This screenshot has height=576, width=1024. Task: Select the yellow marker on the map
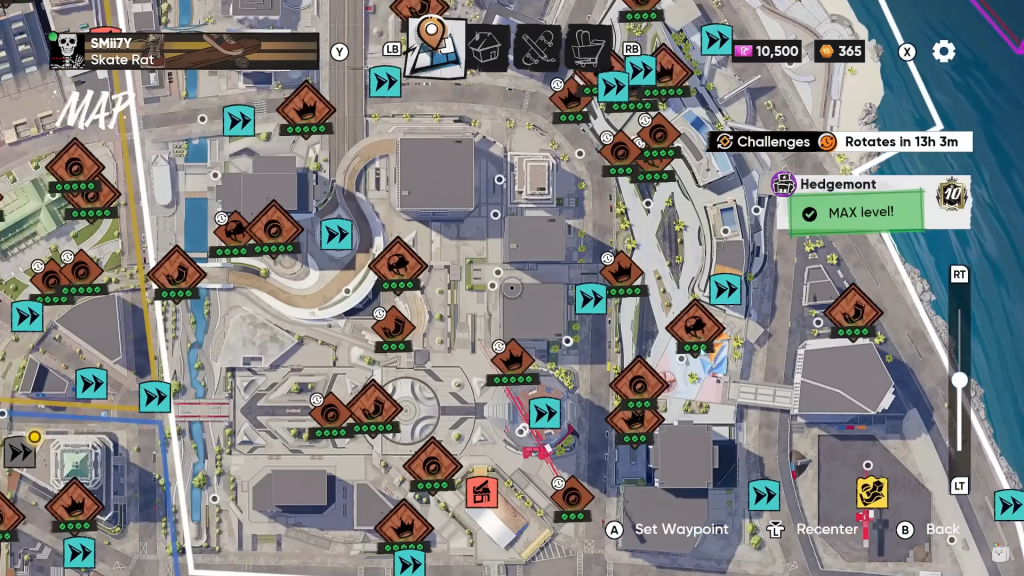coord(871,492)
